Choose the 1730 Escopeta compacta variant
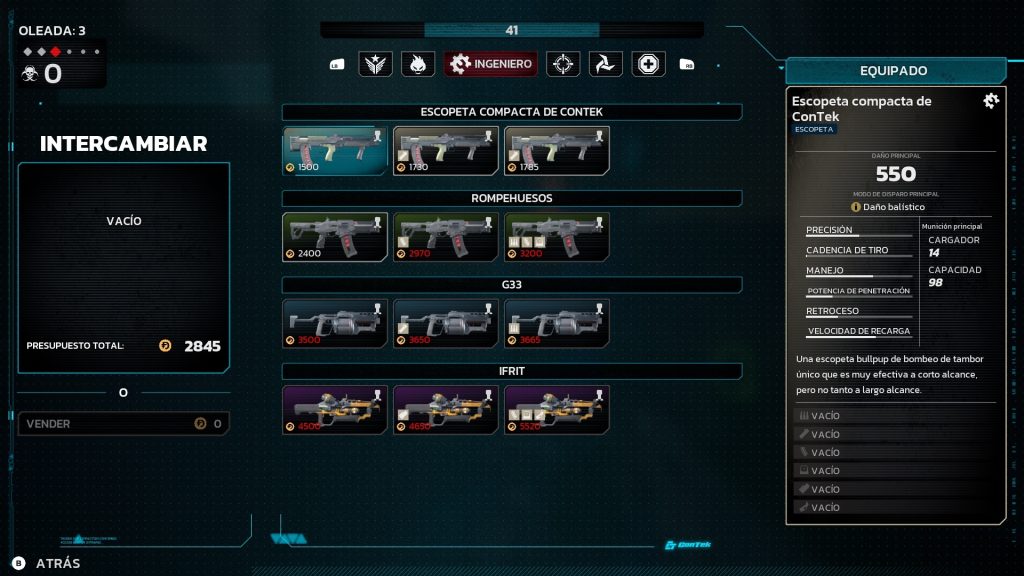This screenshot has width=1024, height=576. [x=446, y=150]
